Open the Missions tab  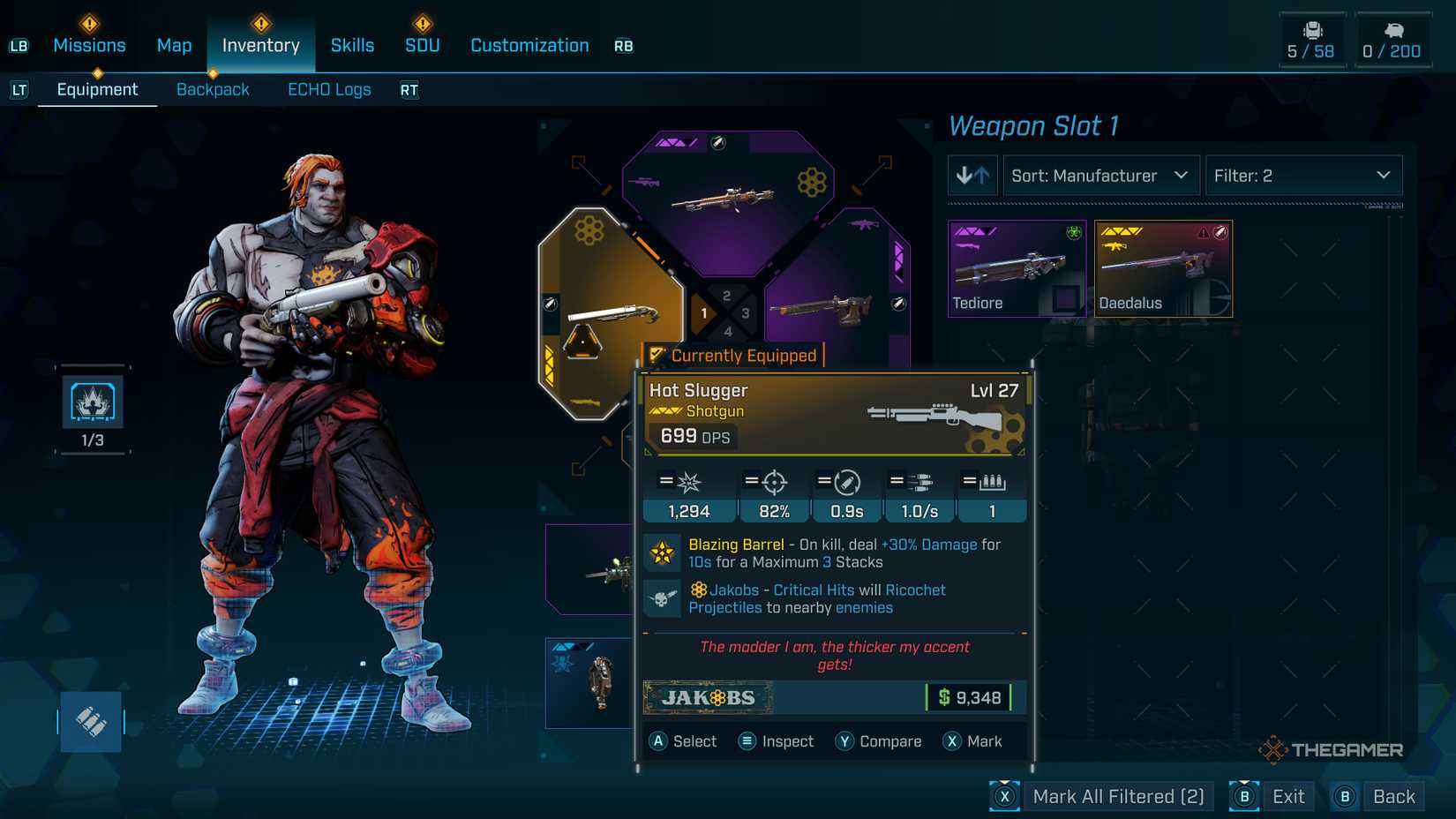pyautogui.click(x=89, y=45)
